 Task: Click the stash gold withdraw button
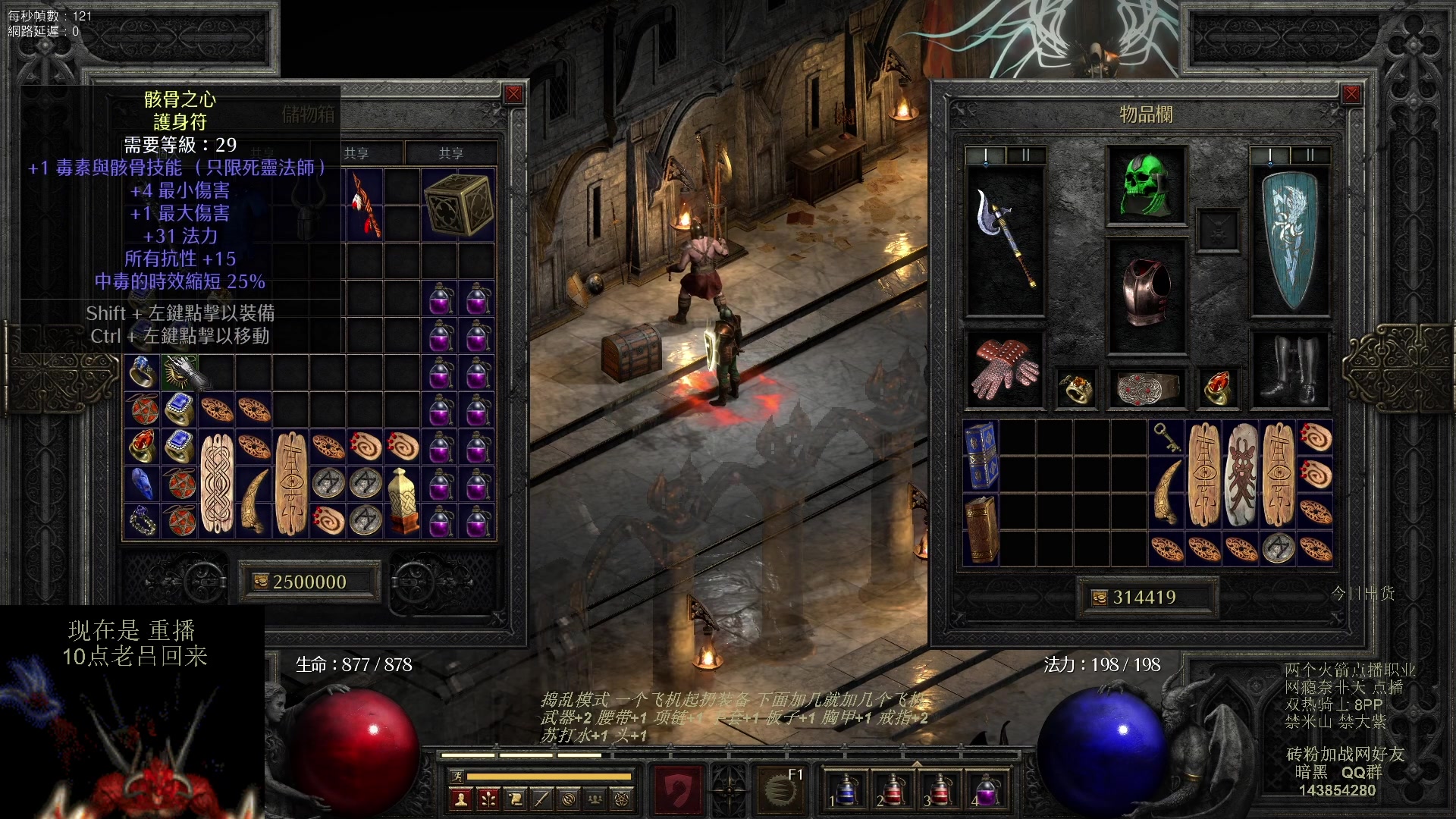tap(261, 582)
